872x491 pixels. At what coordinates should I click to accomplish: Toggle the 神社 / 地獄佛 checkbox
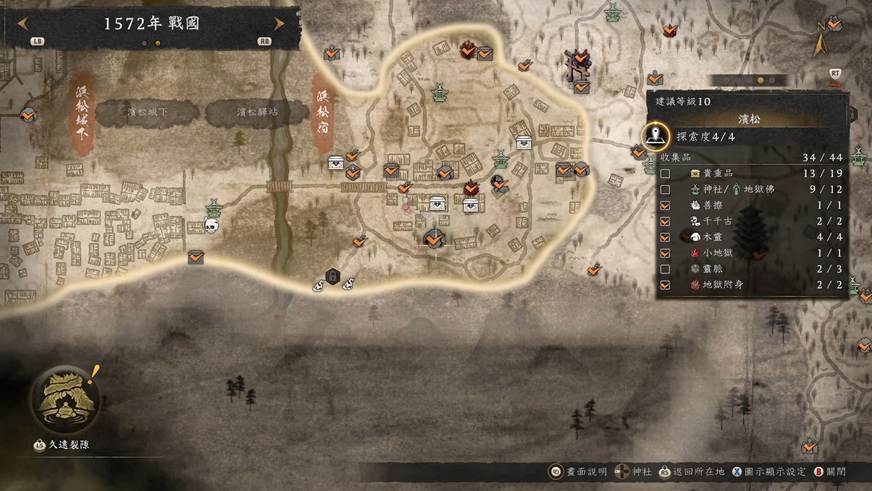(666, 189)
